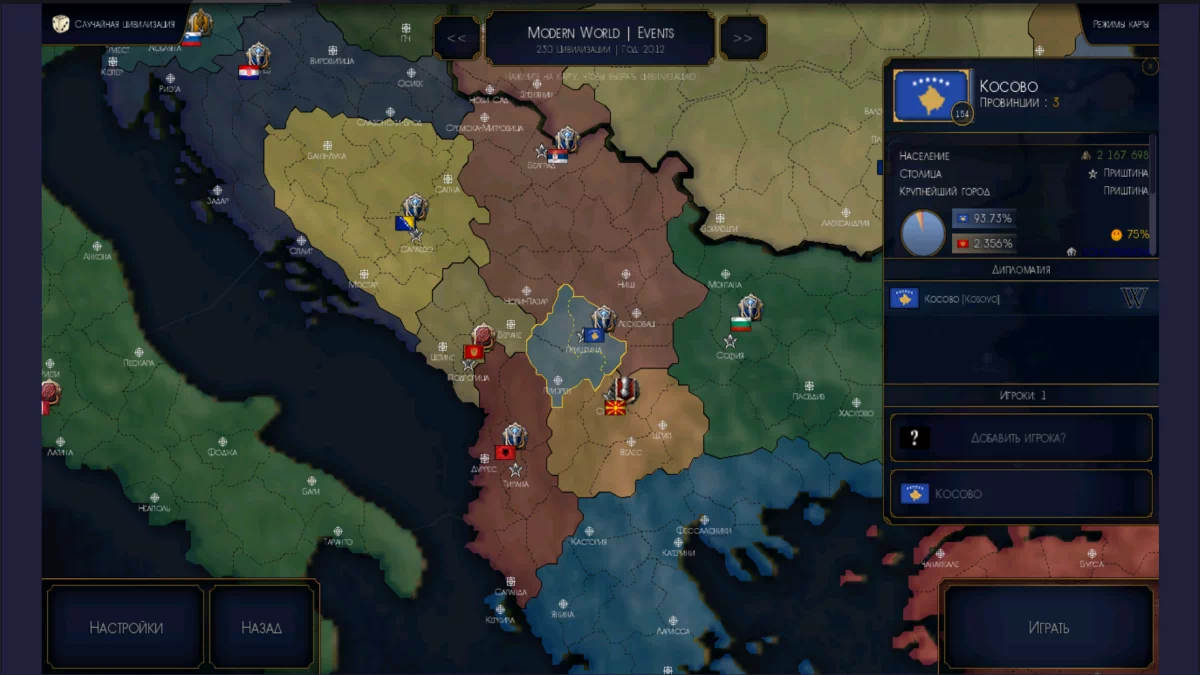The image size is (1200, 675).
Task: Open the Wikipedia W icon for Kosovo
Action: pos(1133,298)
